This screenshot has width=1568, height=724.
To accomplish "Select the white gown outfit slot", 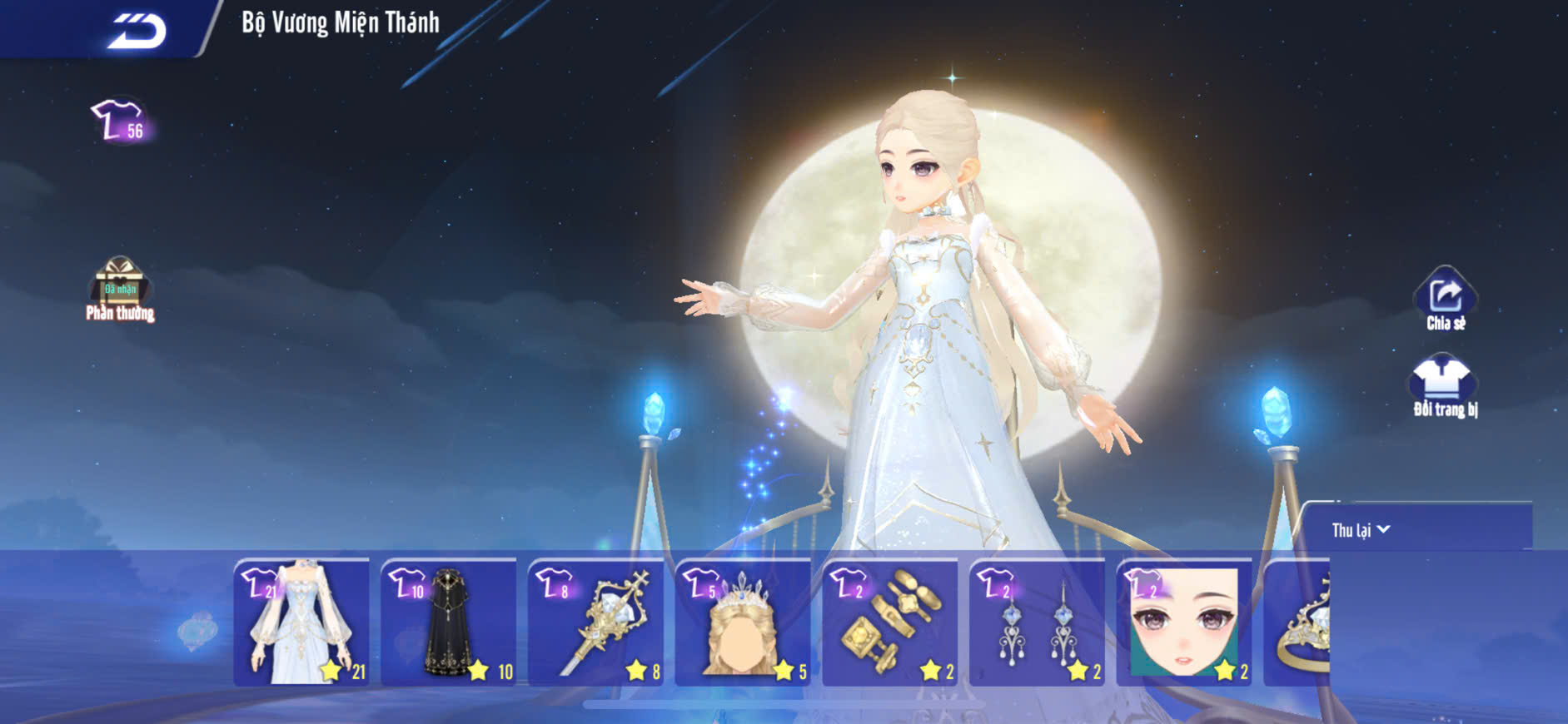I will click(x=301, y=622).
